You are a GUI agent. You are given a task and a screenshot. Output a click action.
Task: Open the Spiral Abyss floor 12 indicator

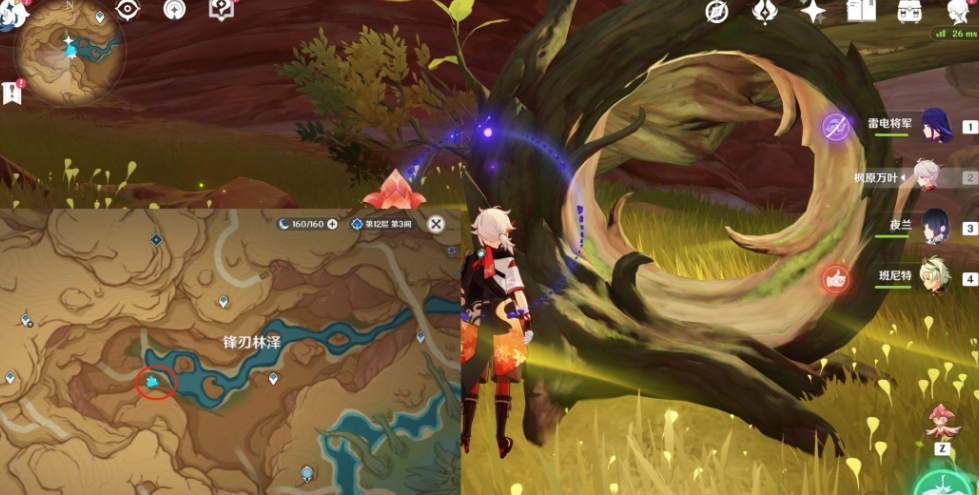[384, 224]
